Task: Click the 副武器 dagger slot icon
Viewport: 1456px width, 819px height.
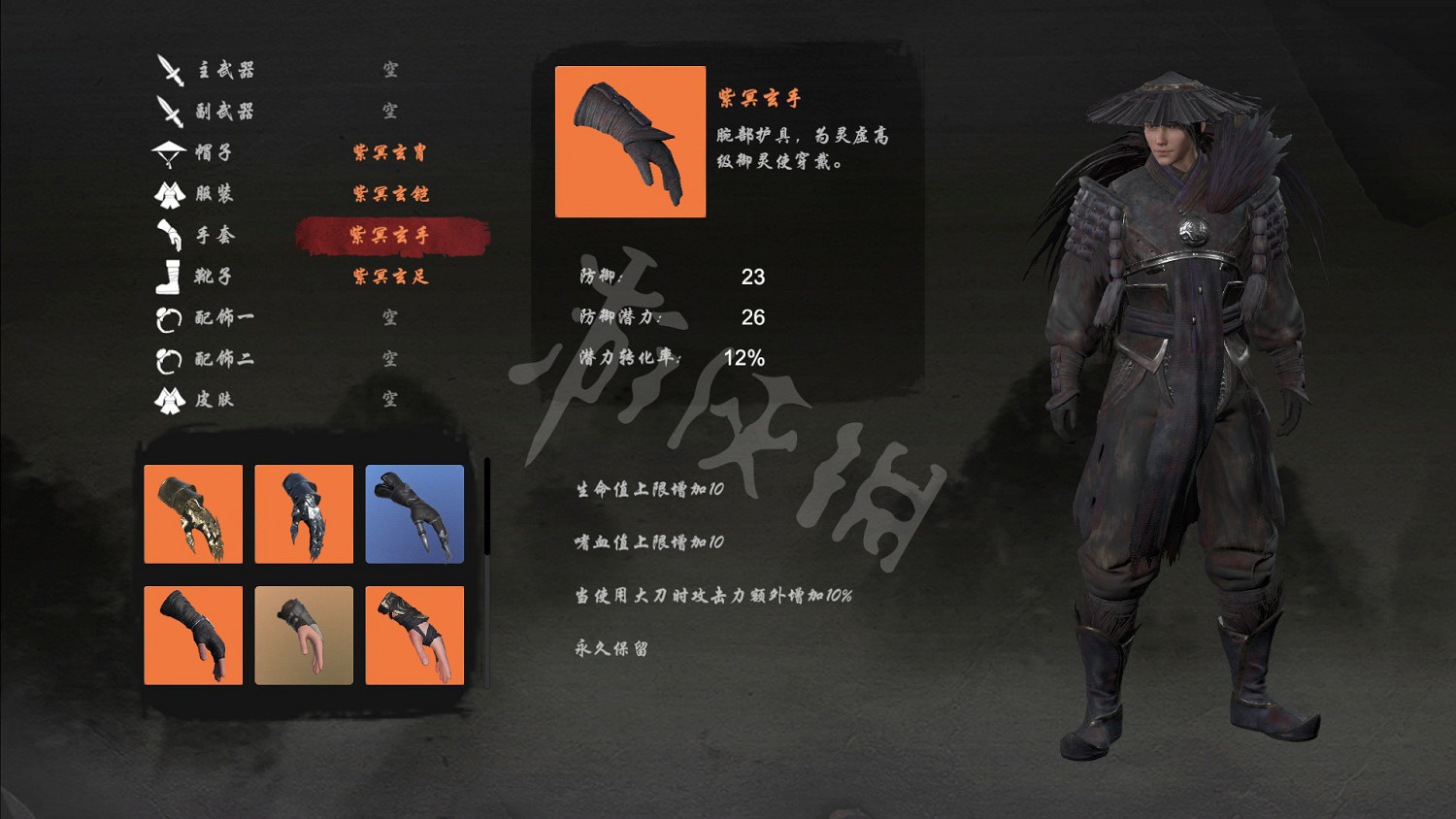Action: click(x=170, y=110)
